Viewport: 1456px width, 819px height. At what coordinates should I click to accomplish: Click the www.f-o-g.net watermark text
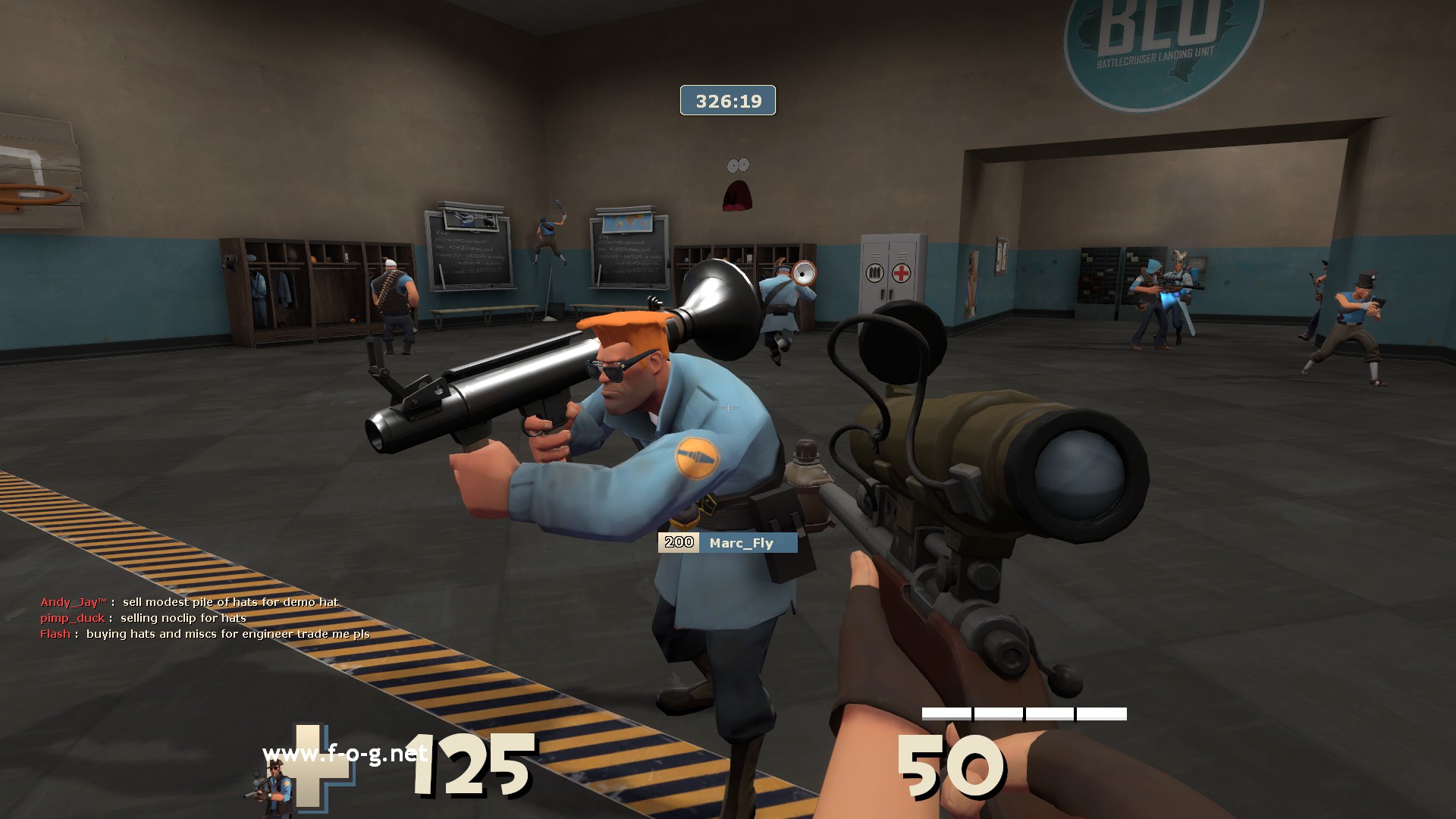pyautogui.click(x=344, y=753)
